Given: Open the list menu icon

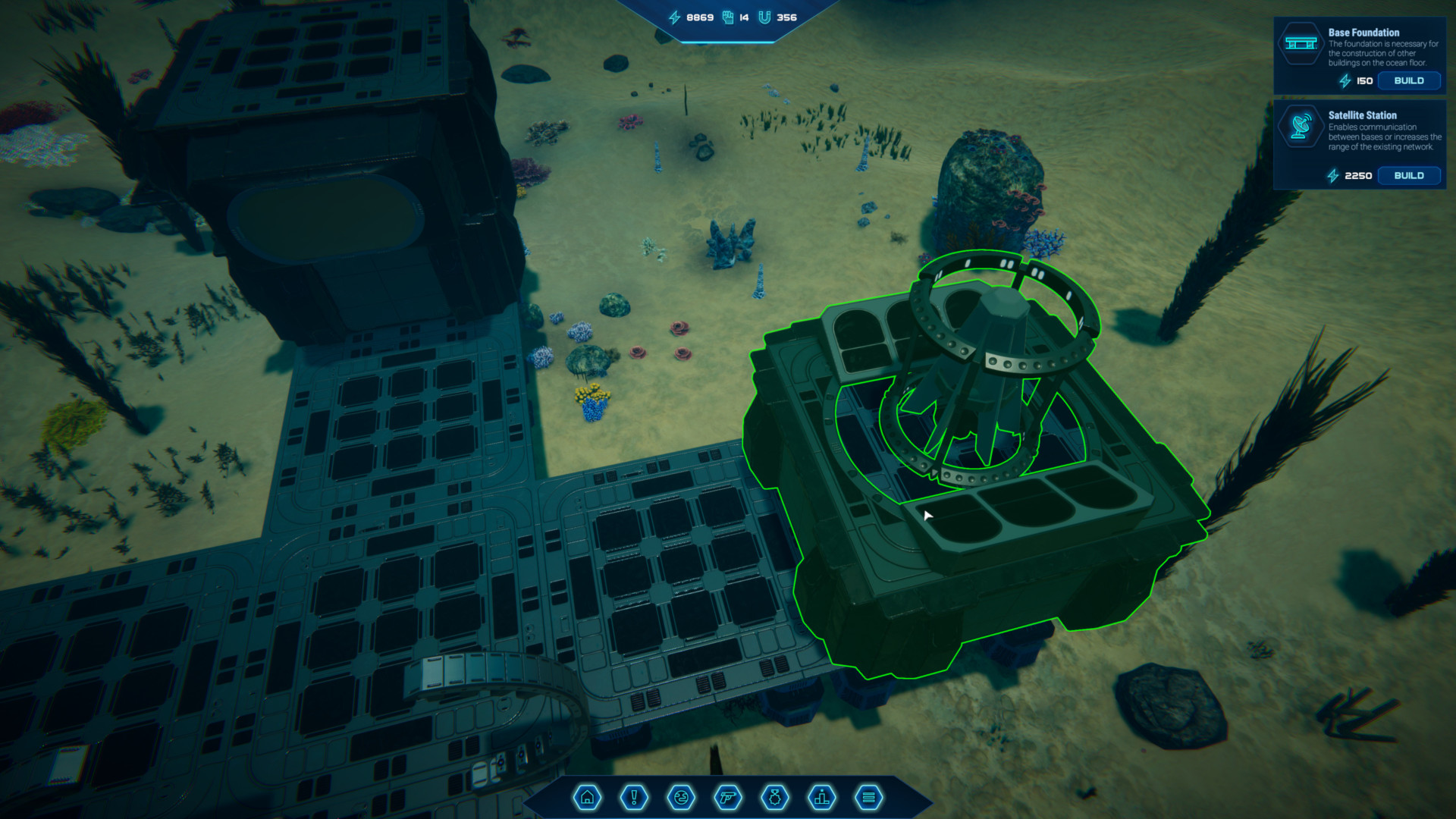Looking at the screenshot, I should 869,798.
